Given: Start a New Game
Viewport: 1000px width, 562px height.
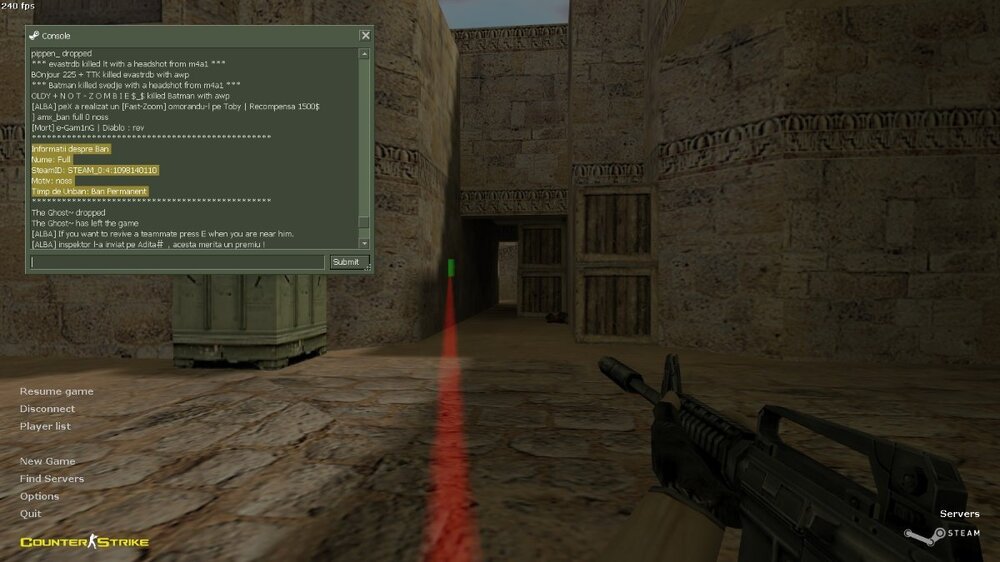Looking at the screenshot, I should point(47,461).
